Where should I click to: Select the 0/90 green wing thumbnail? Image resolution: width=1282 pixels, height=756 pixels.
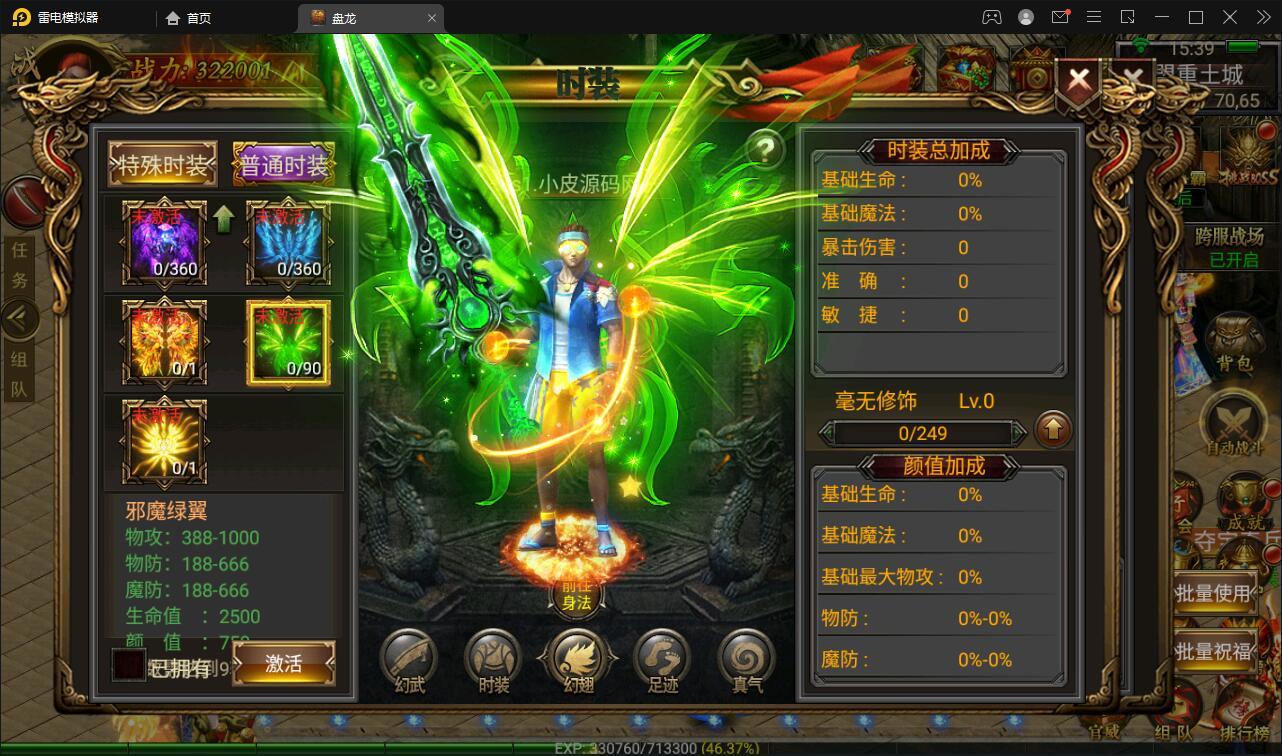point(288,343)
